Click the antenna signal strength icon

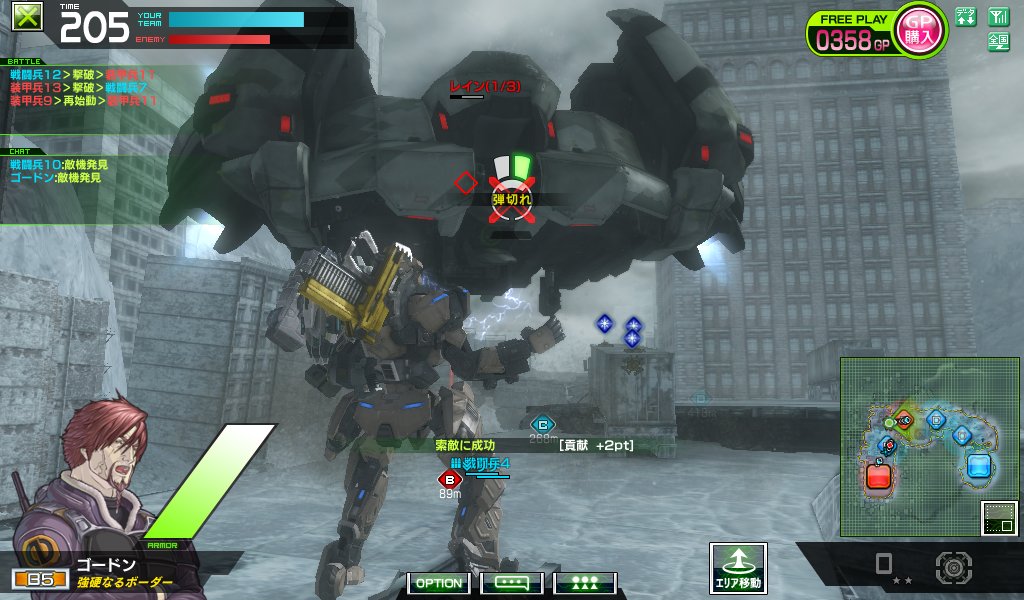click(x=998, y=16)
